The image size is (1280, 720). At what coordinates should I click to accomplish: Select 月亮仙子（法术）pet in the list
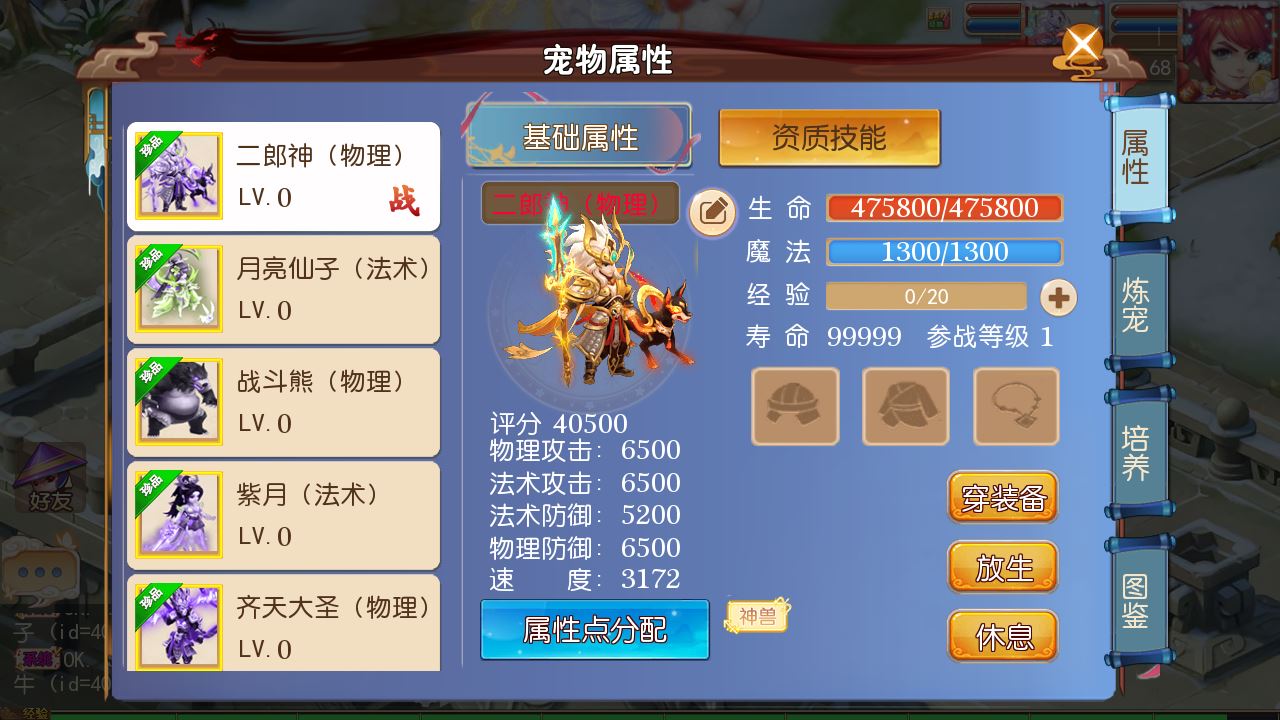[x=283, y=289]
